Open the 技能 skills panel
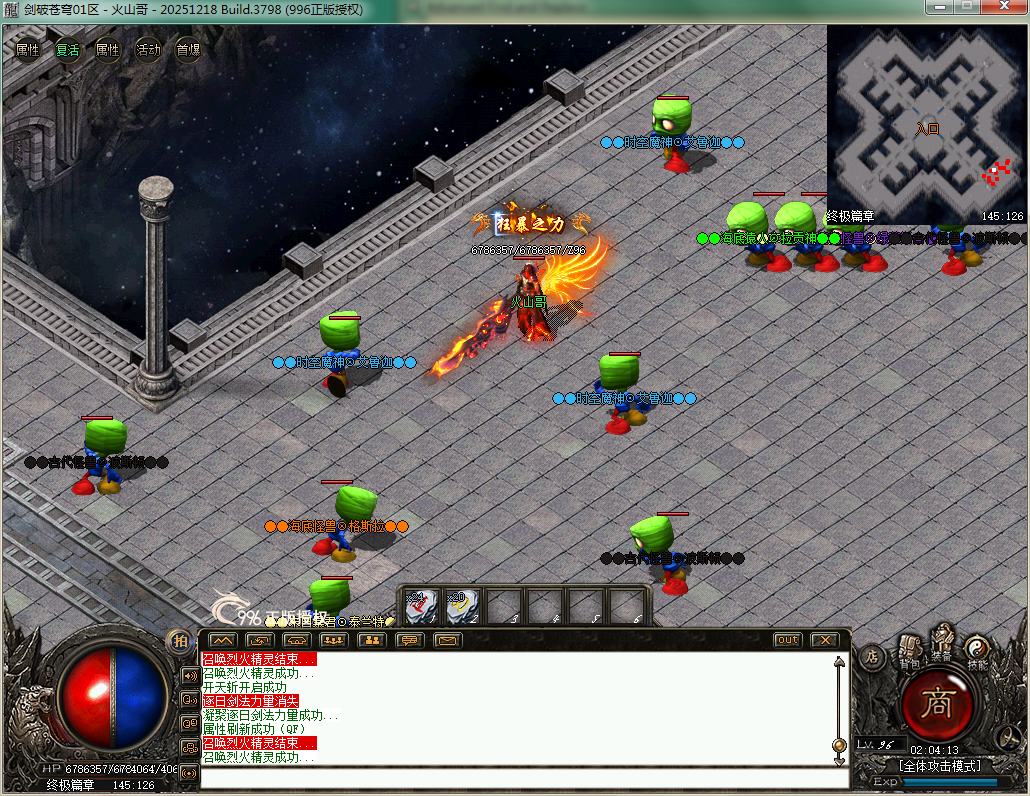1030x796 pixels. [x=977, y=653]
